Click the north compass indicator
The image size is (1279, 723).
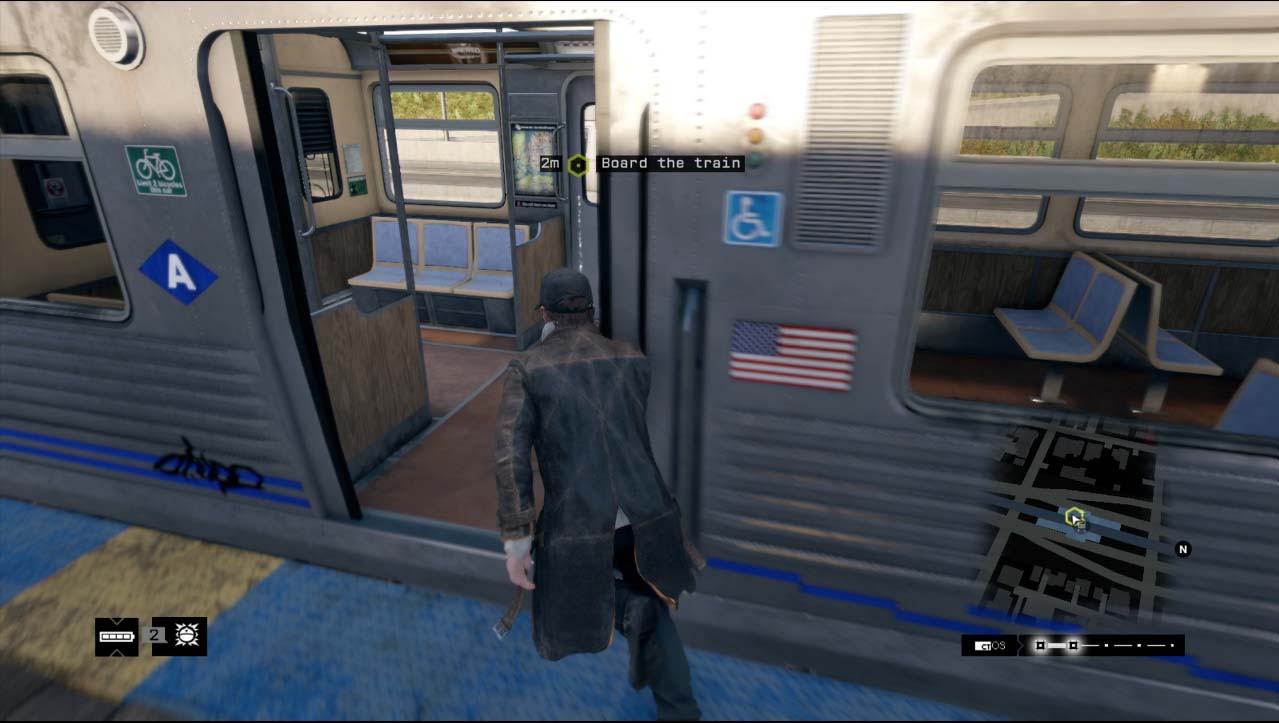[x=1182, y=549]
